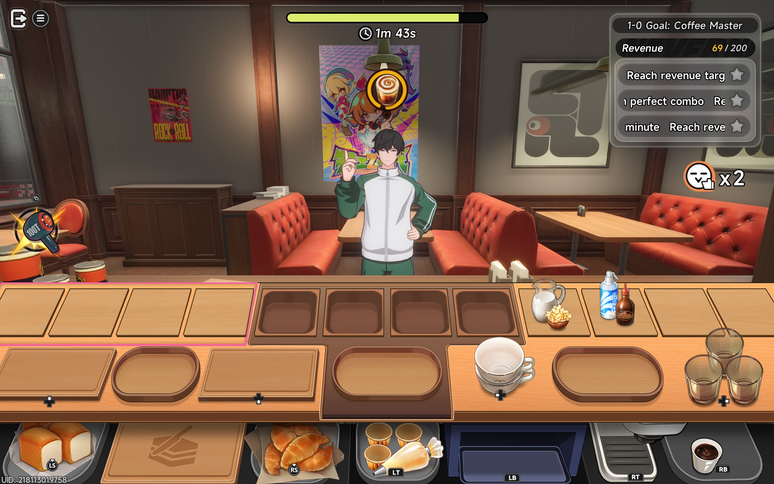
Task: Take the filled coffee cup
Action: tap(708, 452)
